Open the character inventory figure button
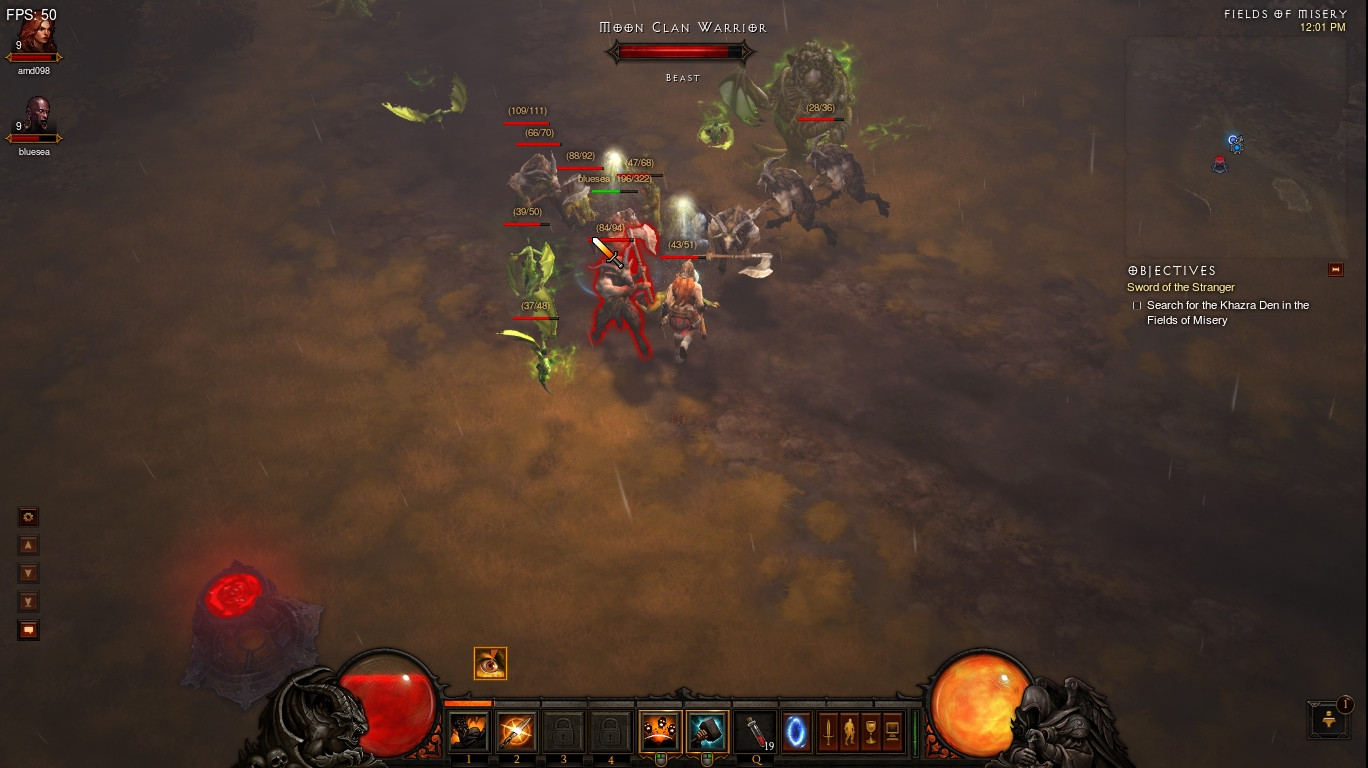Screen dimensions: 1368x768 [x=849, y=733]
